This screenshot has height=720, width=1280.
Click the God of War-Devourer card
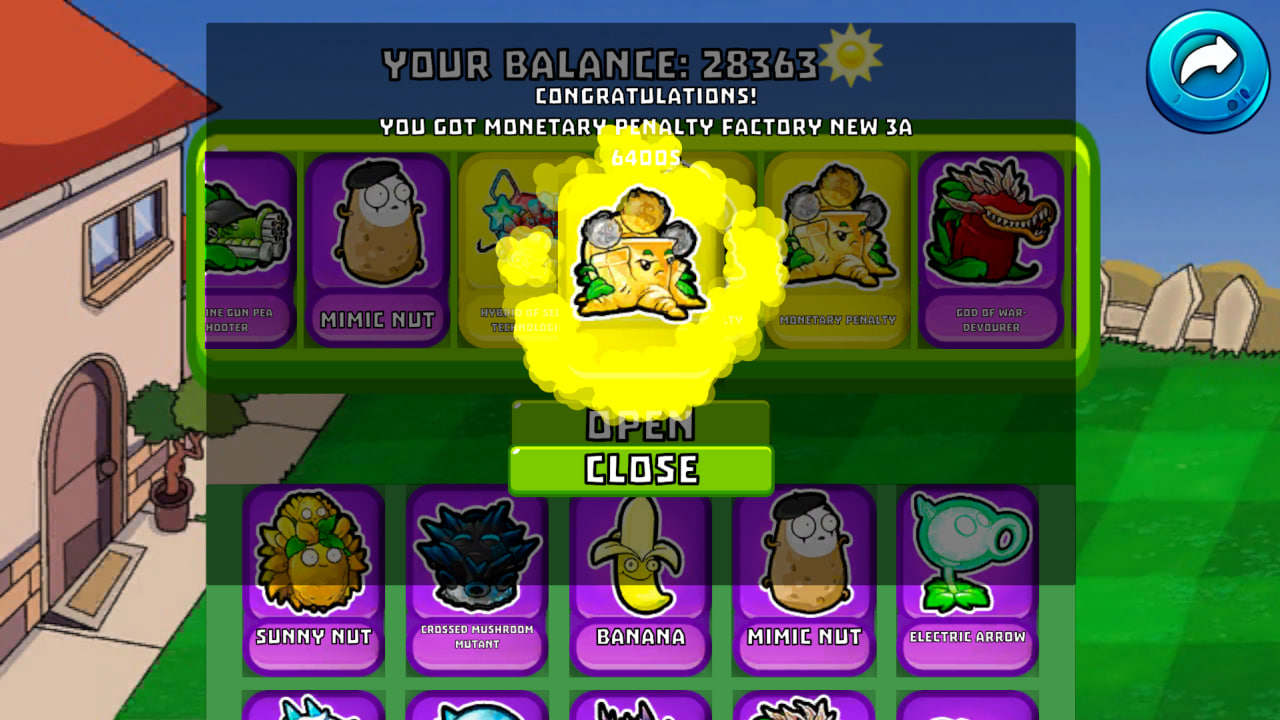[x=992, y=250]
